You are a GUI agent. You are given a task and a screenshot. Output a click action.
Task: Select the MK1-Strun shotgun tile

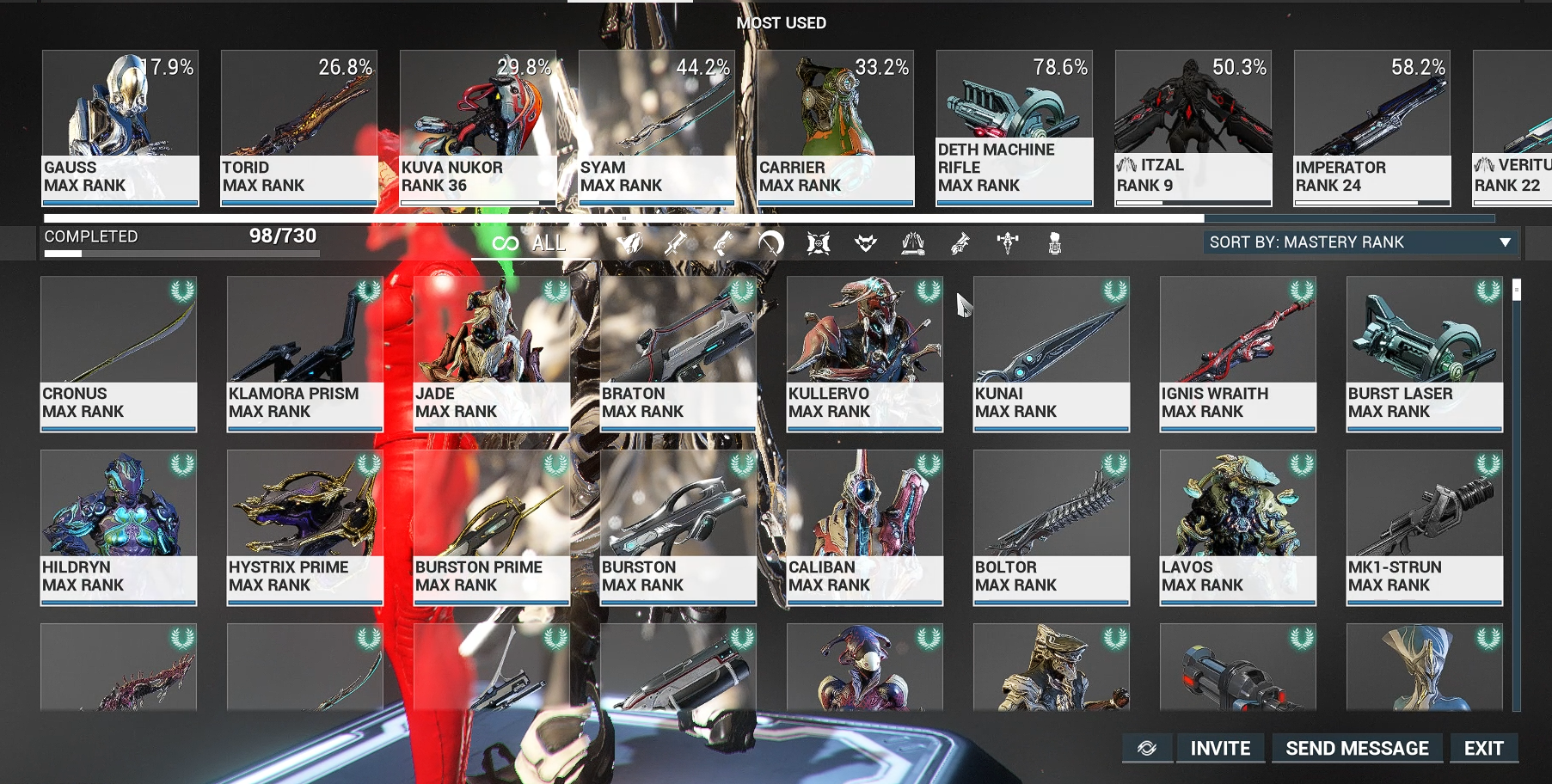pos(1425,528)
